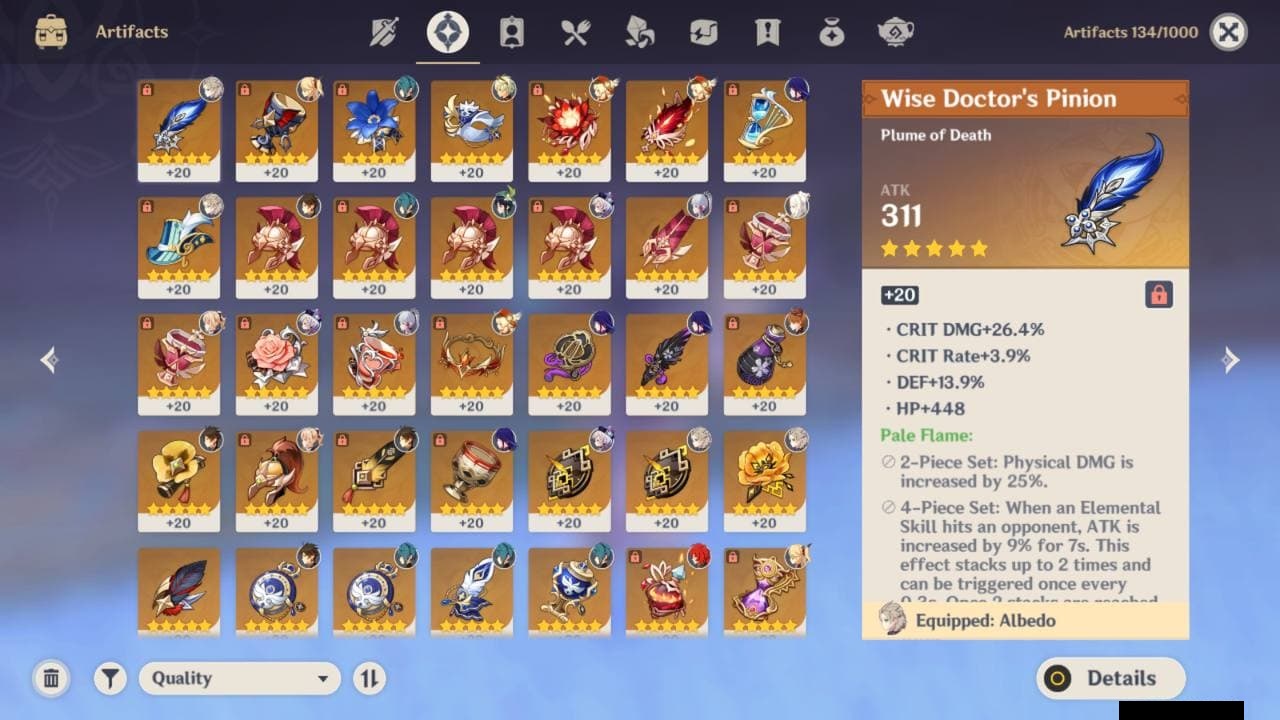Toggle the lock on Wise Doctor's Pinion
This screenshot has width=1280, height=720.
(1158, 295)
